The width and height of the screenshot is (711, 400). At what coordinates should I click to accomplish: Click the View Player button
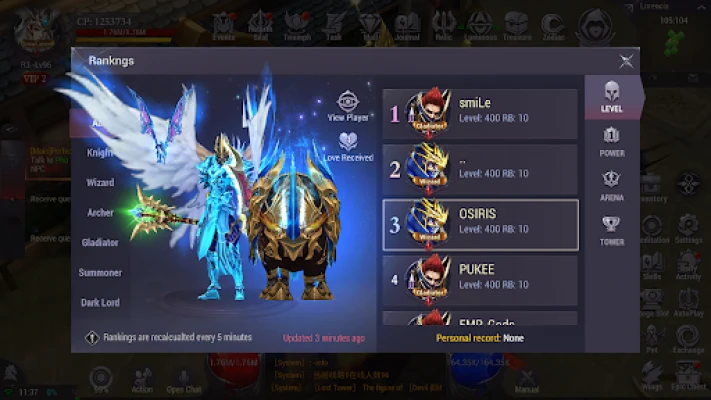[x=348, y=106]
